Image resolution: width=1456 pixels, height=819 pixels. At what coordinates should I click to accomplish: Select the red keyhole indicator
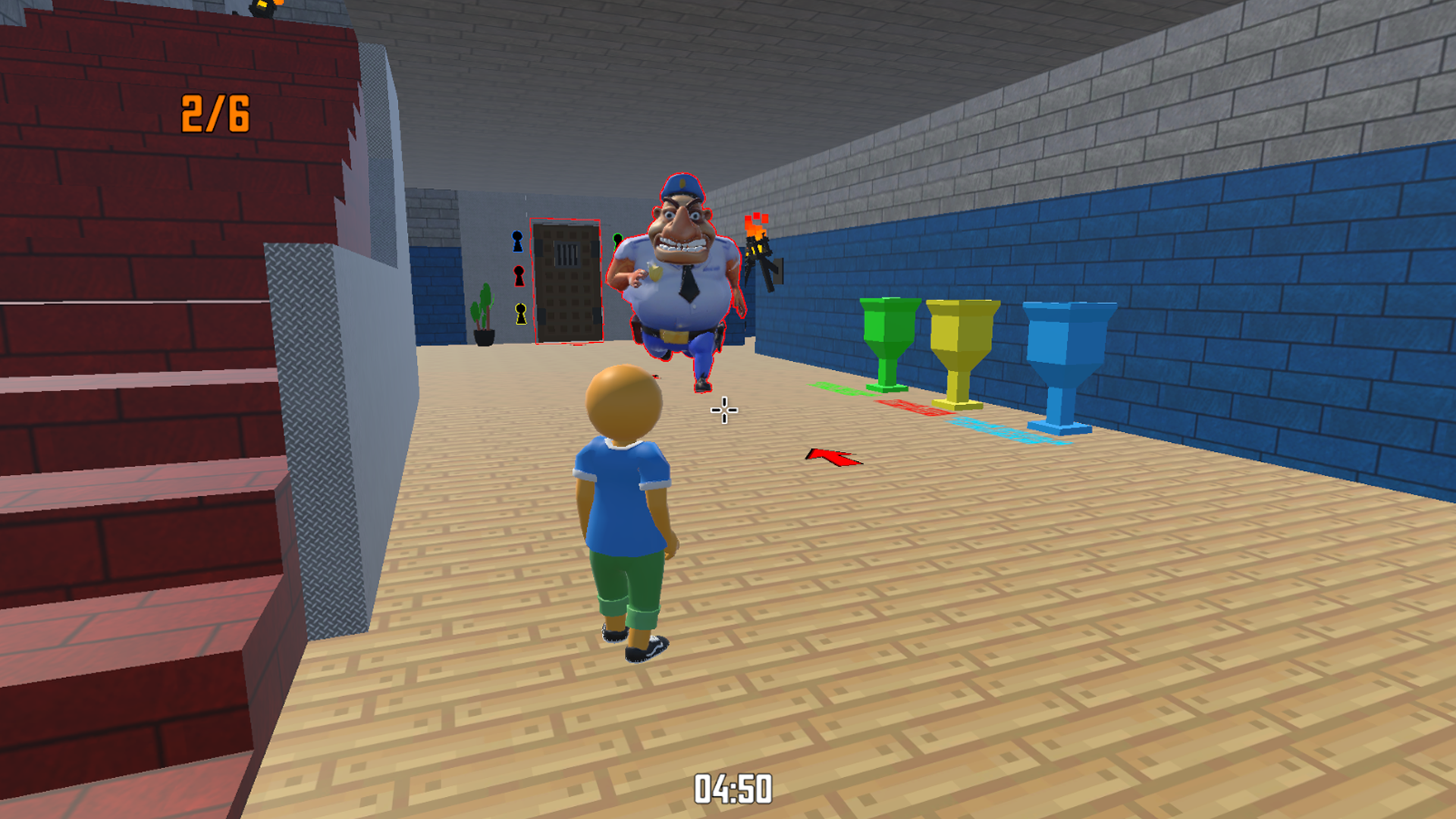(x=519, y=277)
